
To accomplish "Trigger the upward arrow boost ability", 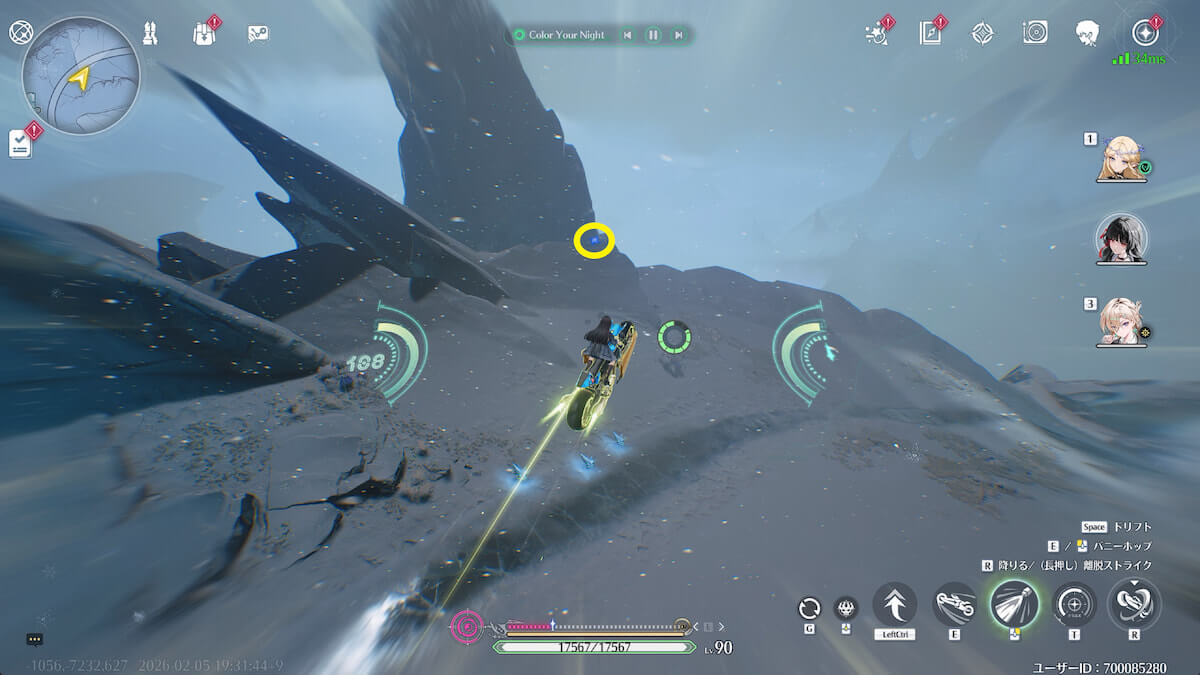I will click(895, 604).
